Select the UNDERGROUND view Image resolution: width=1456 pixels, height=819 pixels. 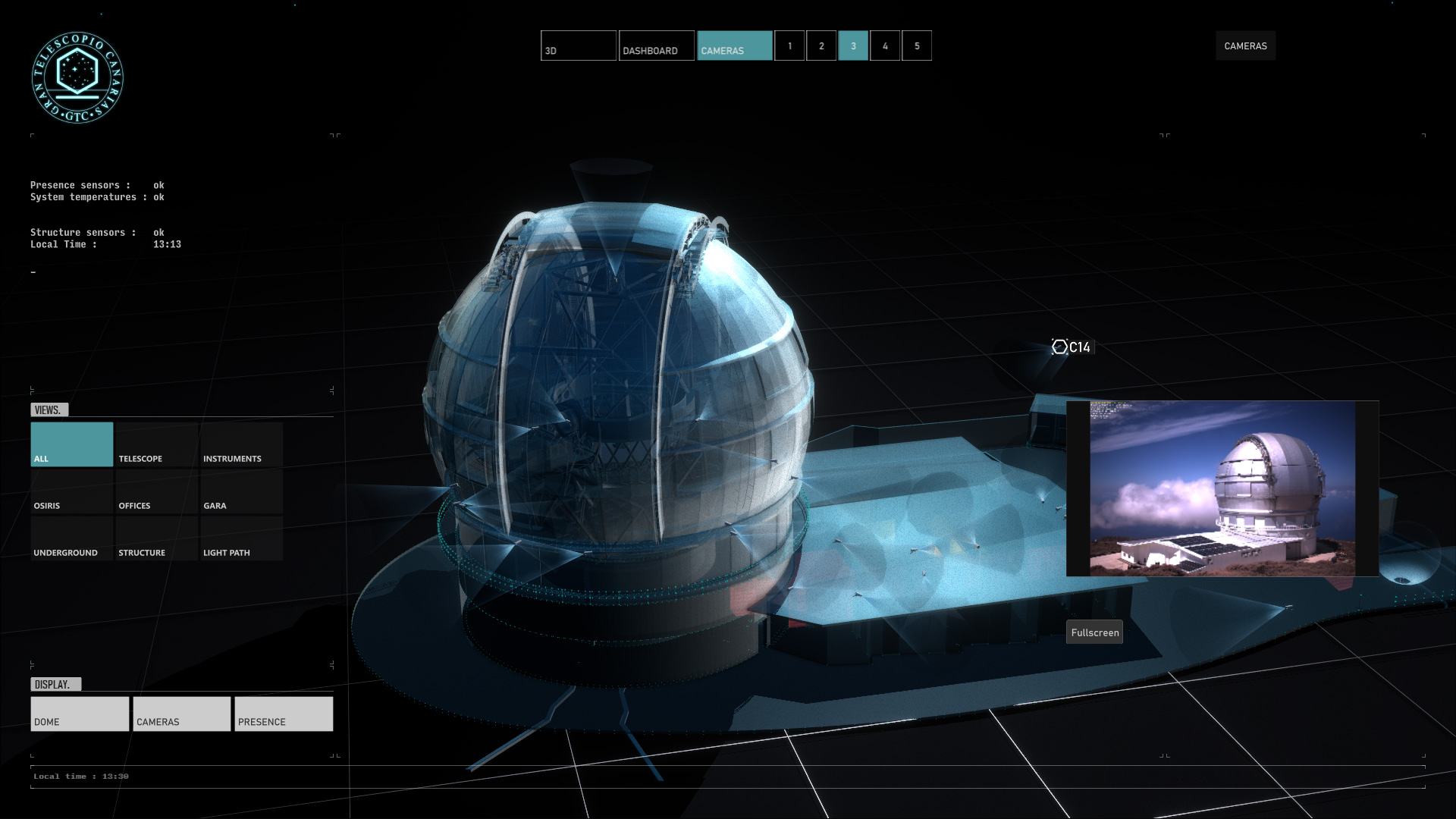tap(71, 538)
